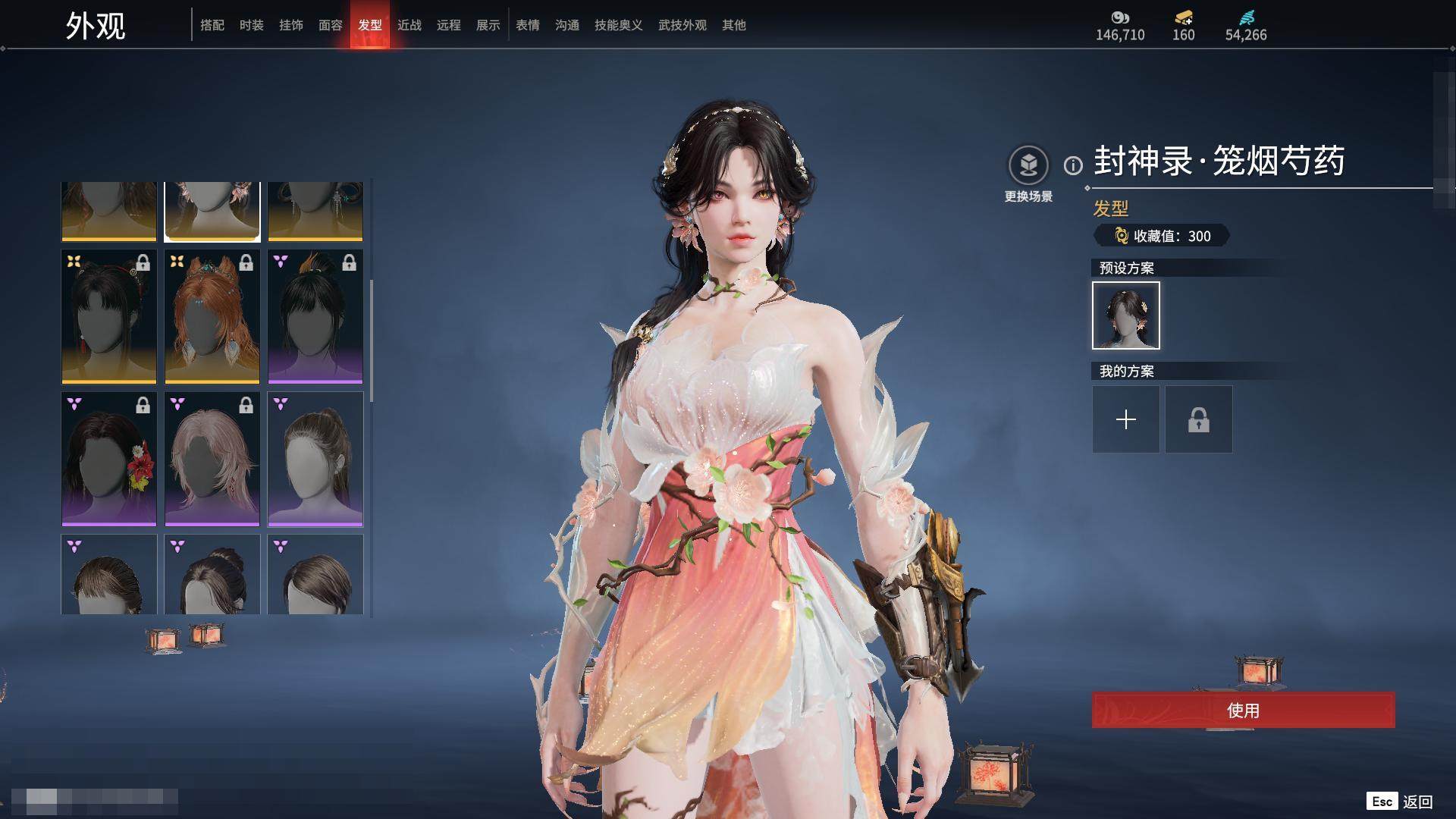Choose the preset hairstyle thumbnail under 预设方案
Screen dimensions: 1456x819
[x=1125, y=315]
